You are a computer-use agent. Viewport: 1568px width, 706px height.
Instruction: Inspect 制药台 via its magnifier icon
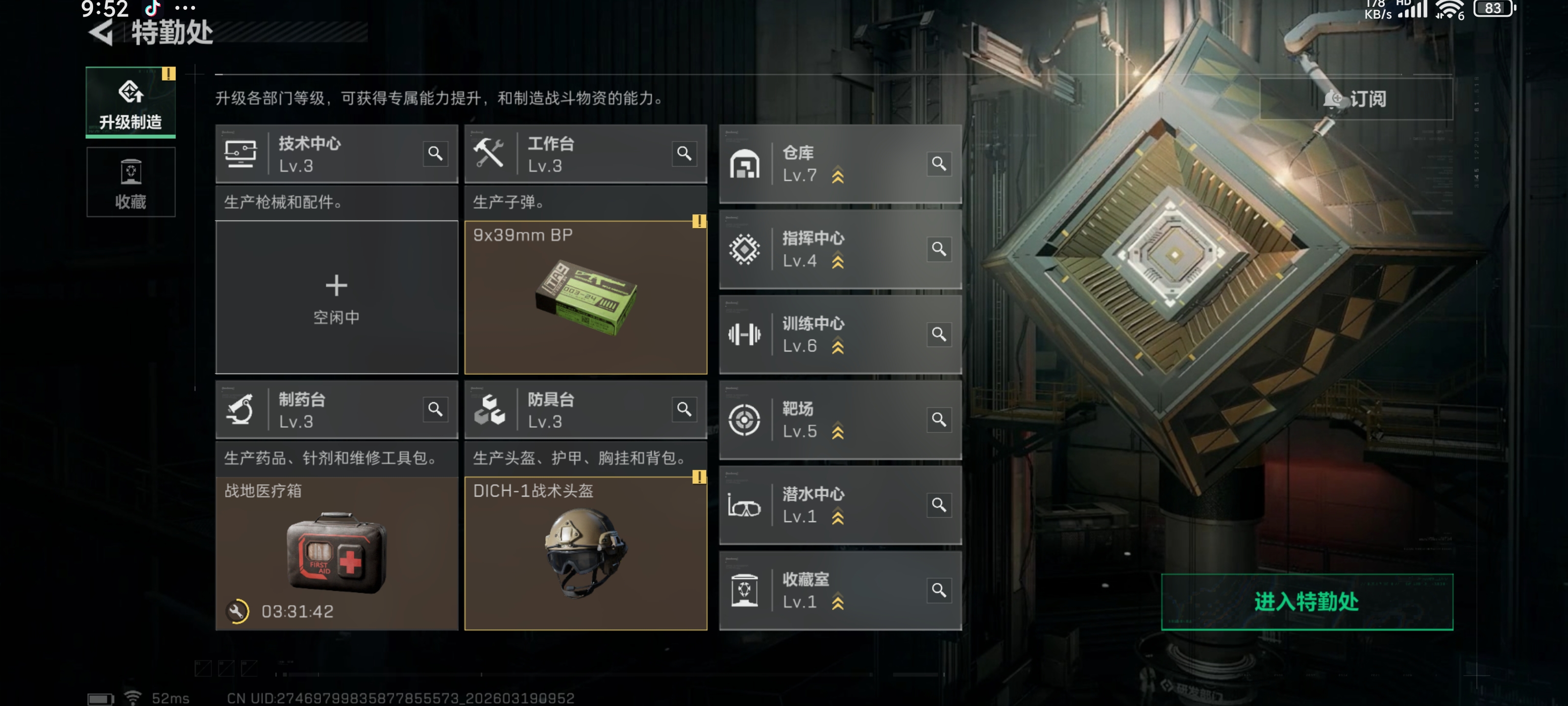point(435,409)
